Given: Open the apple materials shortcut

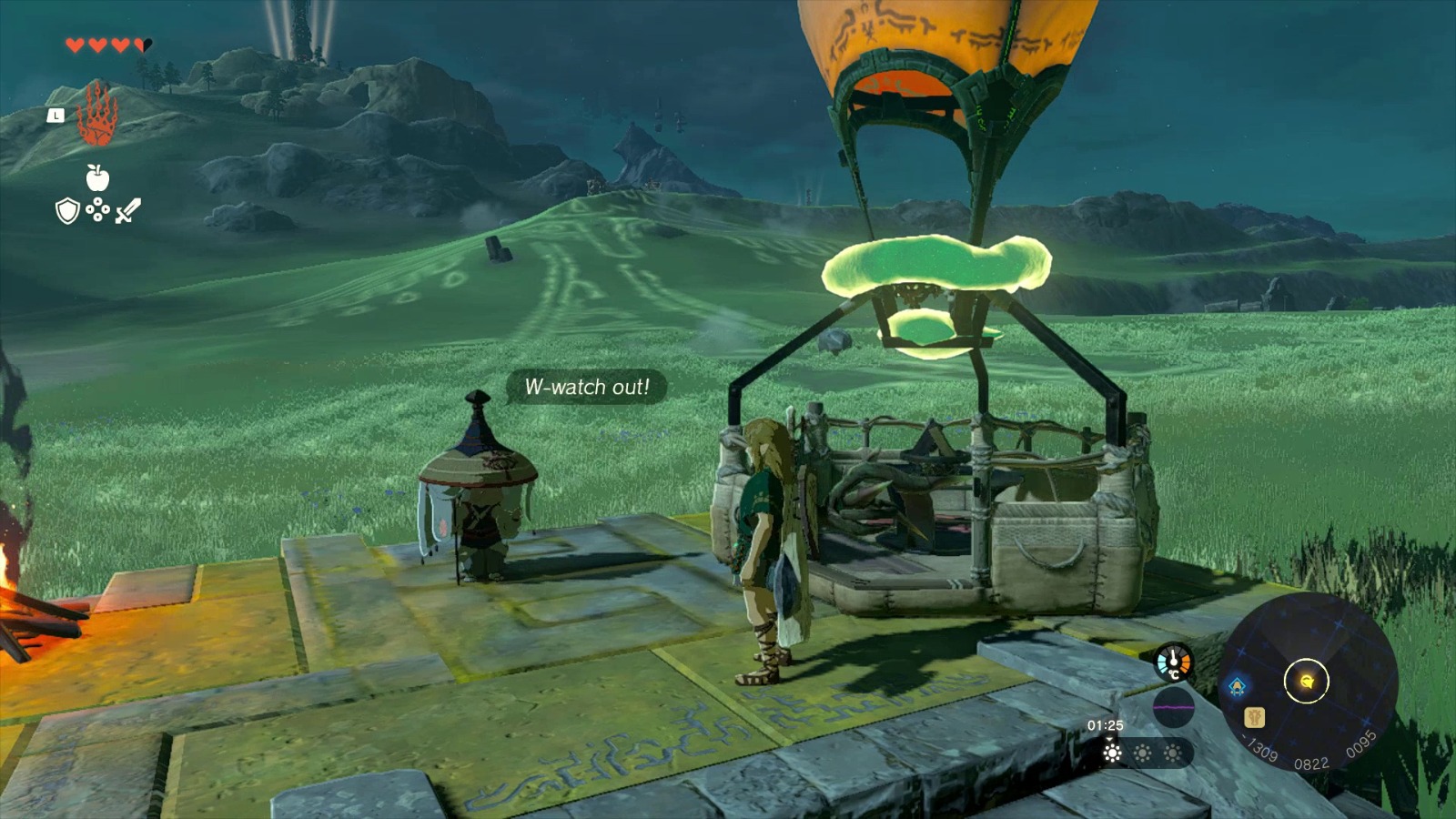Looking at the screenshot, I should 97,177.
